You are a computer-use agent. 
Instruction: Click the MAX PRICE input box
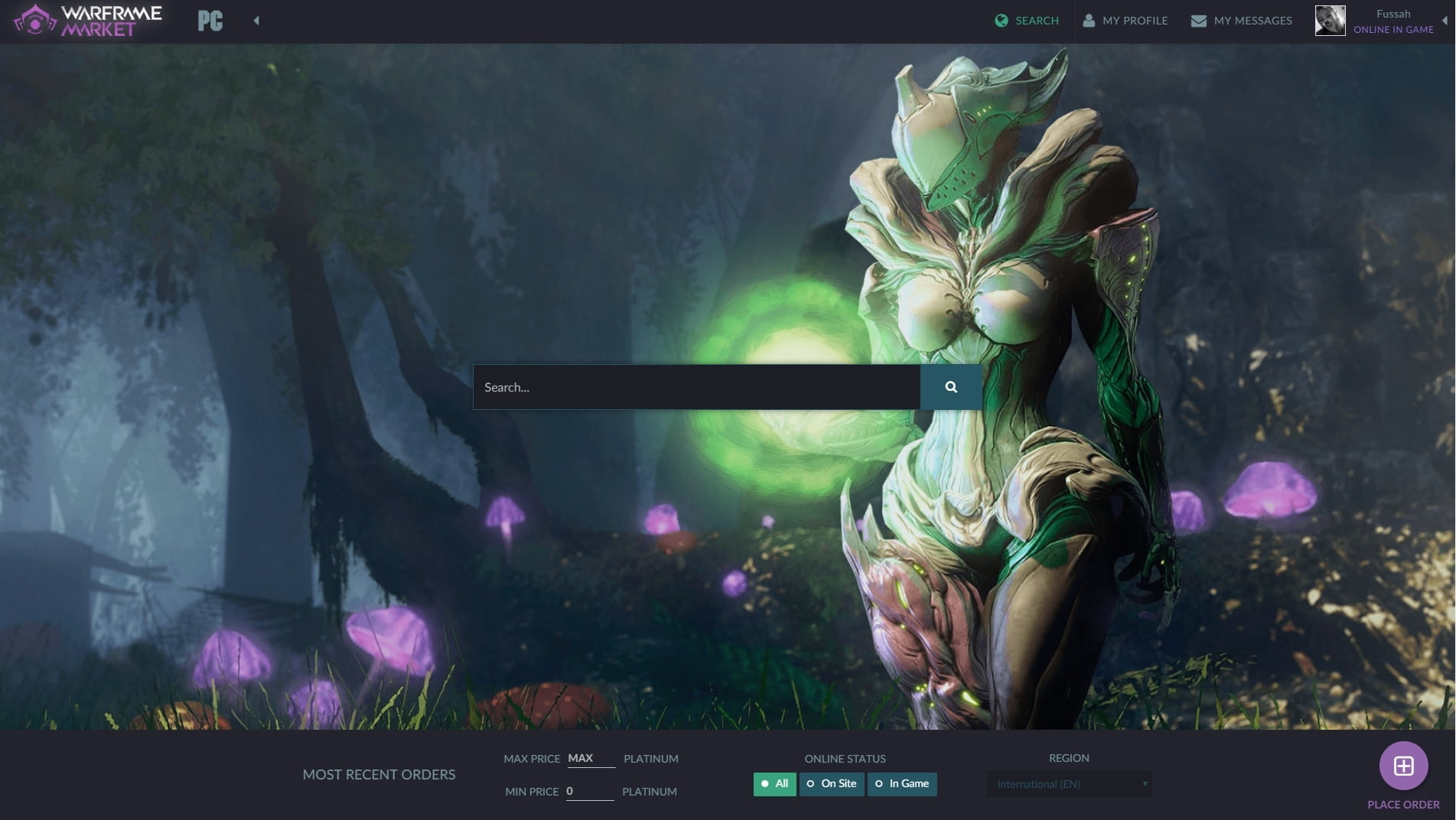tap(591, 758)
